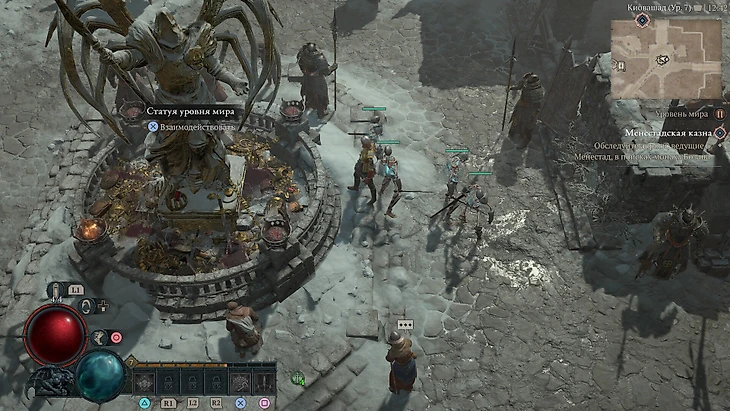Click the Уровень мира world tier icon

click(719, 115)
